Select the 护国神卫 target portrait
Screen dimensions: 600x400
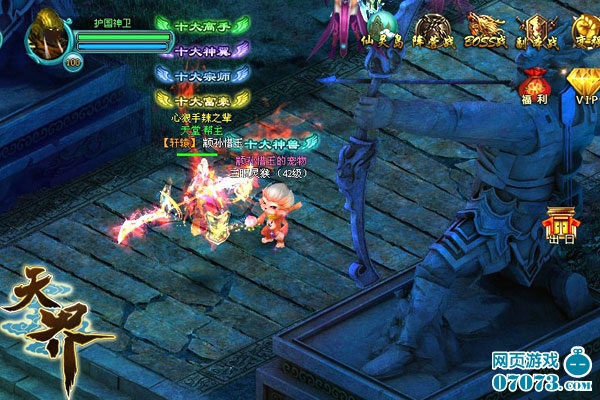click(45, 36)
